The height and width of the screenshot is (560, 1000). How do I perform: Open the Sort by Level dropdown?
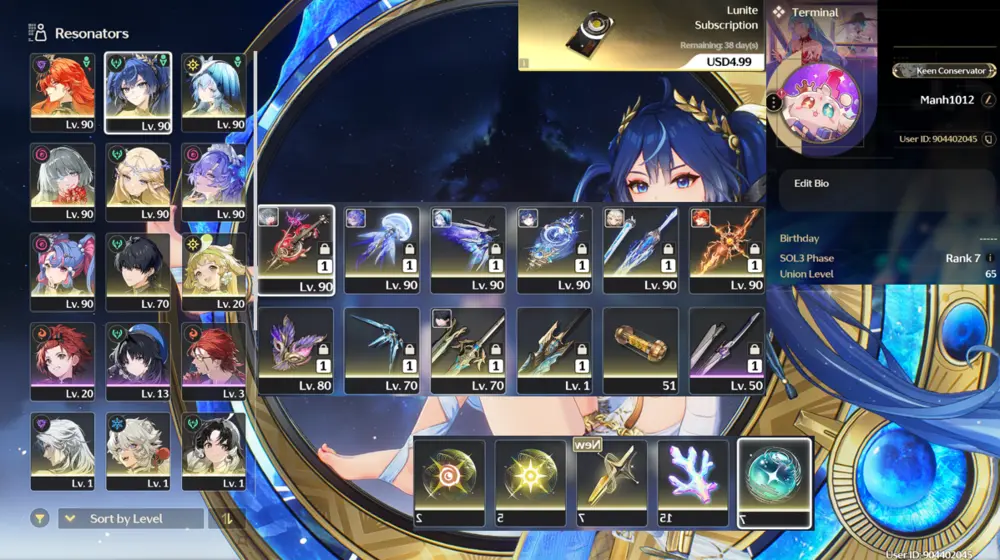(x=131, y=518)
